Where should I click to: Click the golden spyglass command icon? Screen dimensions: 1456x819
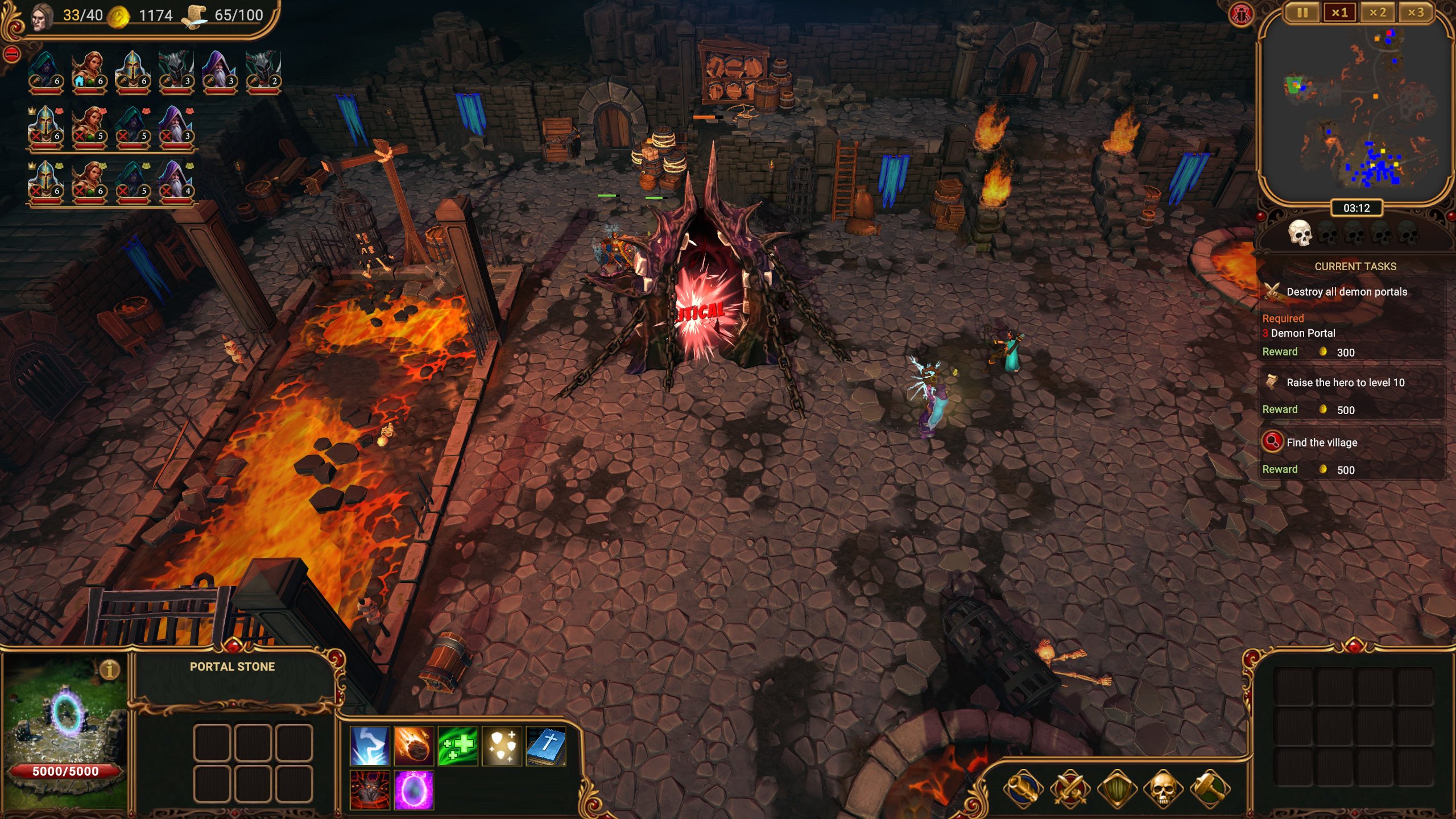[x=1023, y=789]
